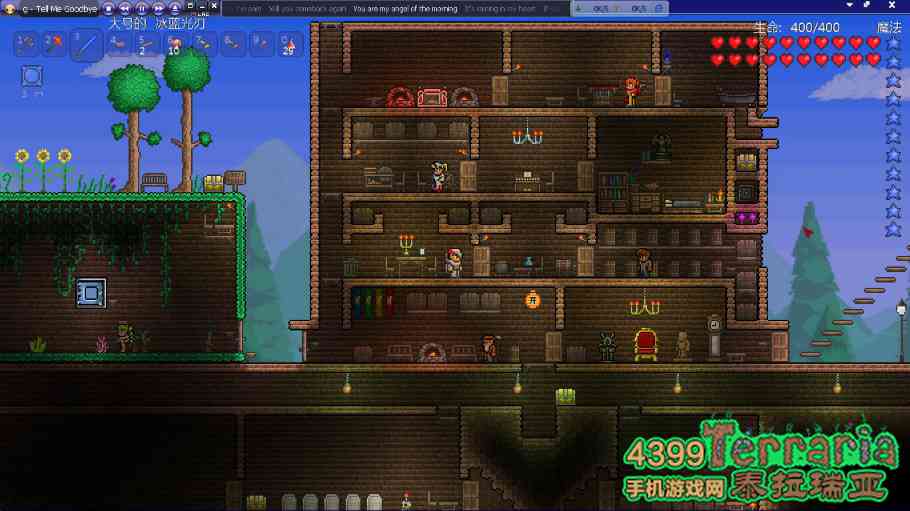Pick the stack of 2 in hotbar slot five
910x511 pixels.
click(146, 44)
